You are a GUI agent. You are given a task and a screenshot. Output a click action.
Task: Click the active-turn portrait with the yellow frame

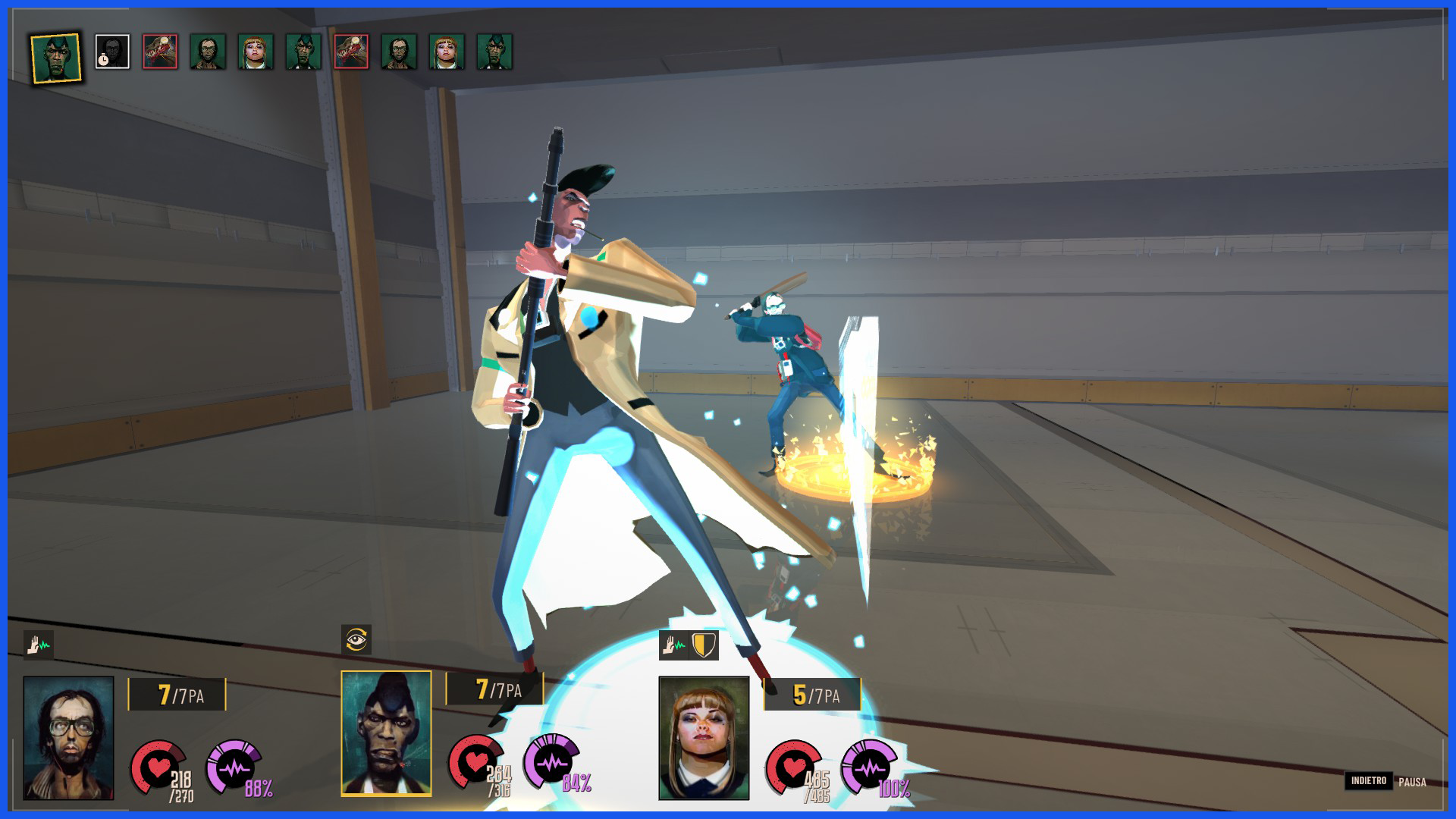pos(56,56)
